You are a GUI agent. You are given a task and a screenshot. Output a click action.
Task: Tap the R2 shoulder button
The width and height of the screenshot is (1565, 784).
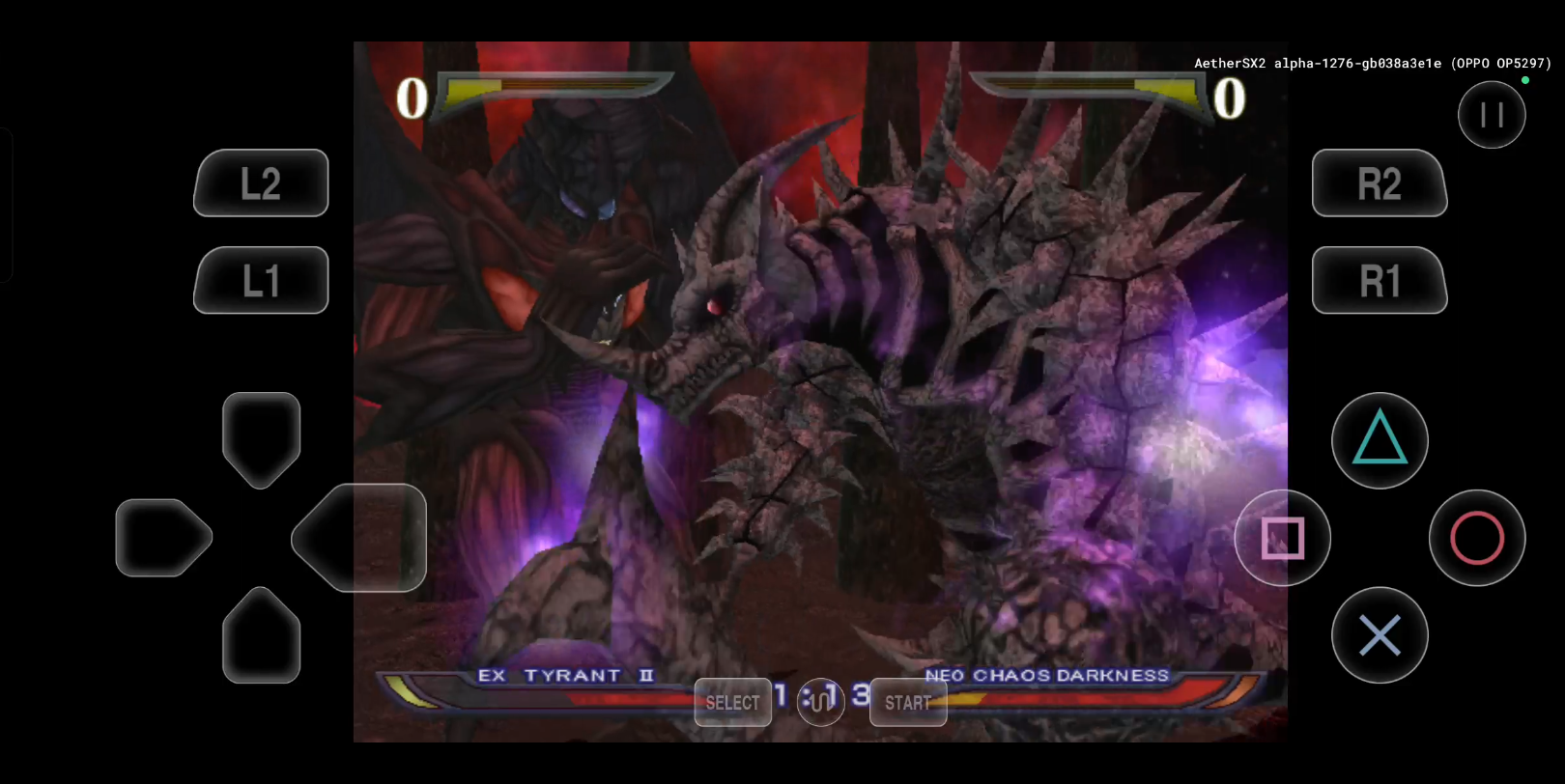(x=1379, y=183)
